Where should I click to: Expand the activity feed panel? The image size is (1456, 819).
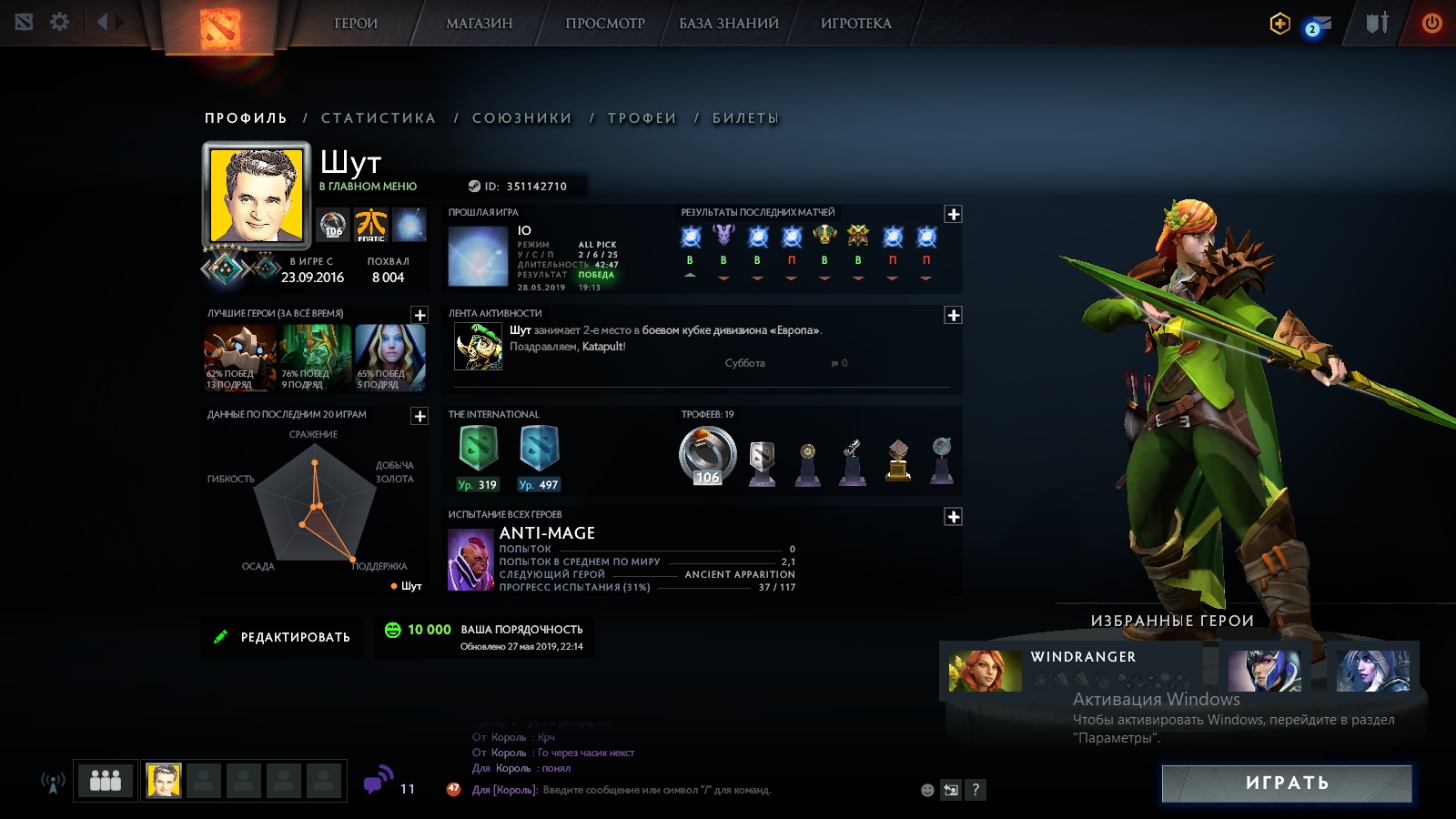click(953, 315)
